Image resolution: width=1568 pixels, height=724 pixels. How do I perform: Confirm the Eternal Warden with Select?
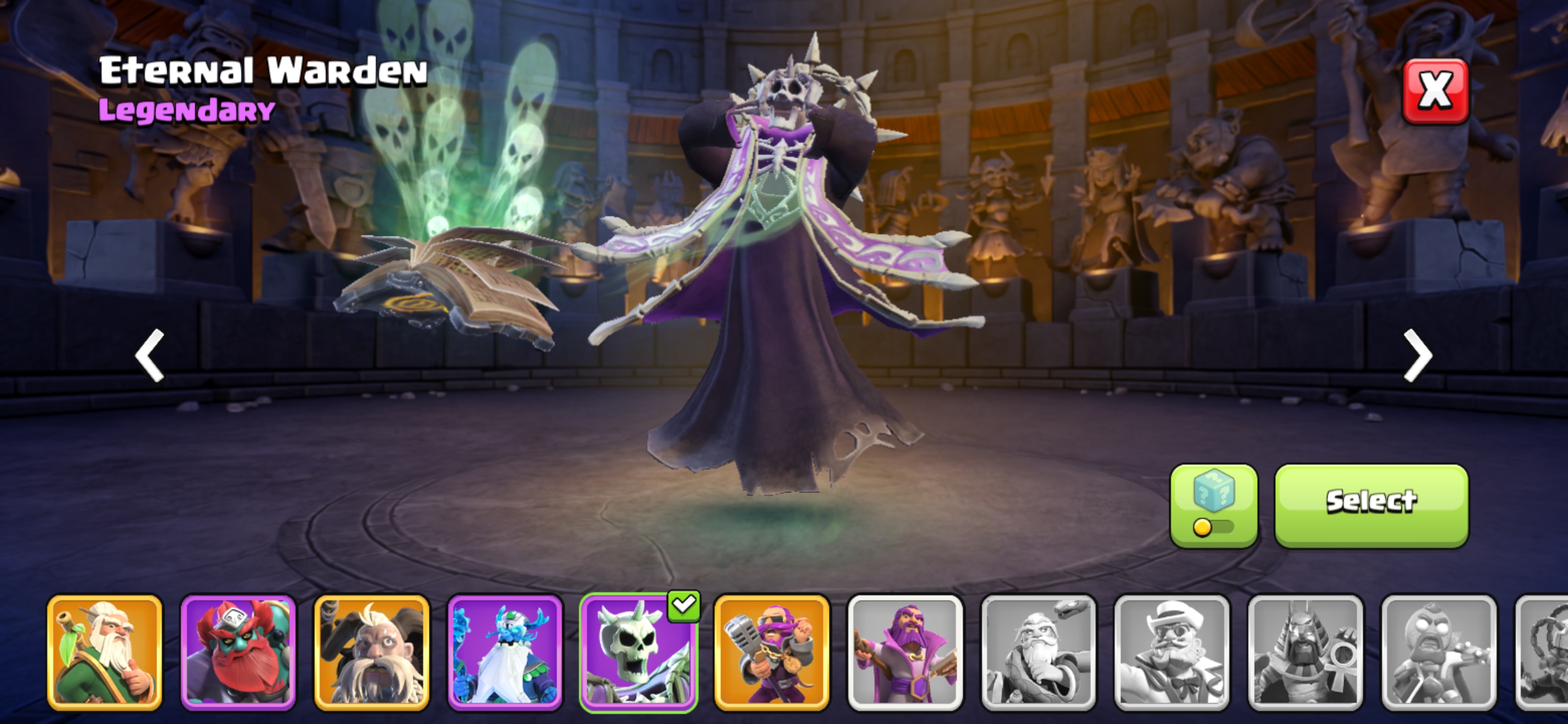[x=1371, y=505]
